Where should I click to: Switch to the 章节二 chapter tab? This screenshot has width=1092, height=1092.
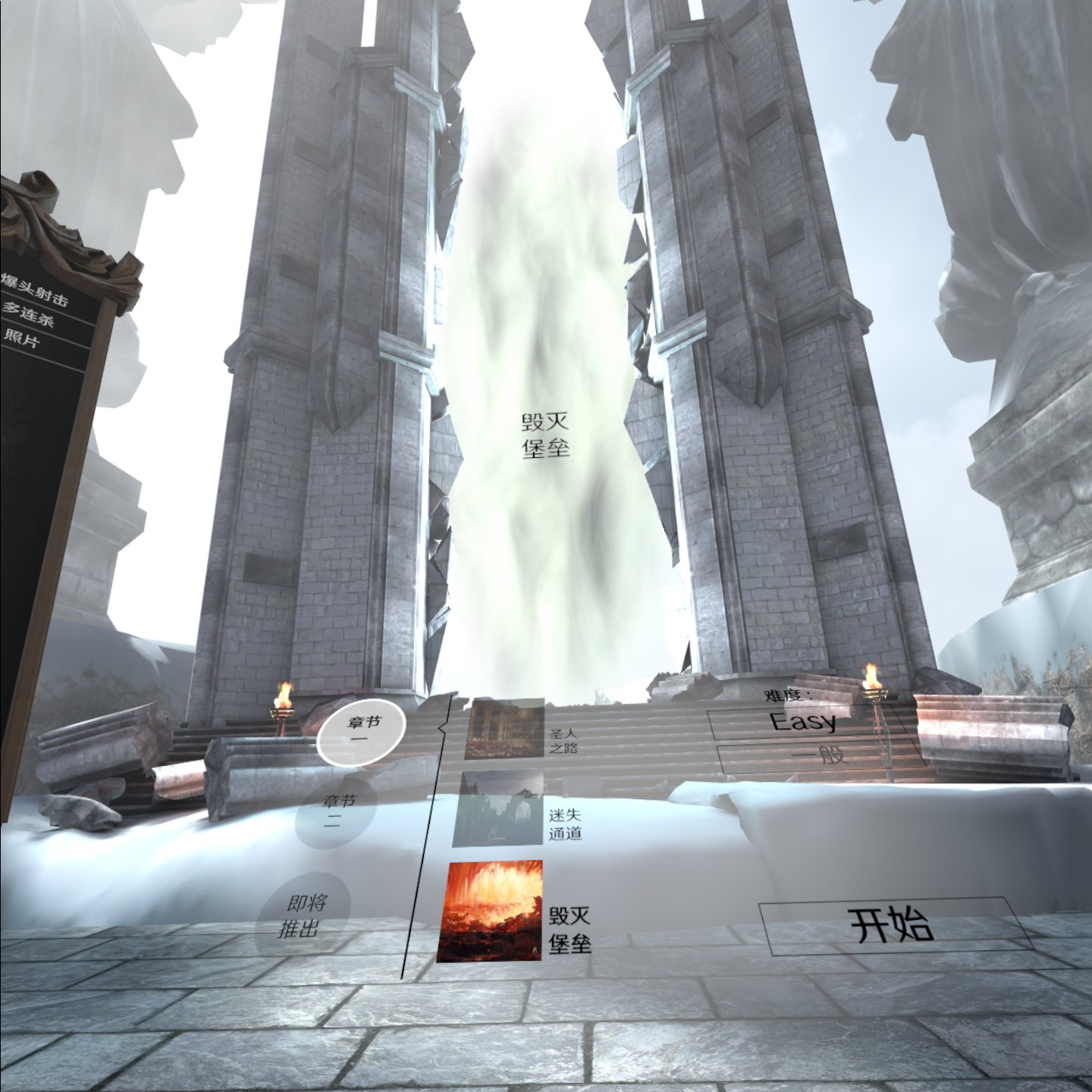(x=339, y=808)
